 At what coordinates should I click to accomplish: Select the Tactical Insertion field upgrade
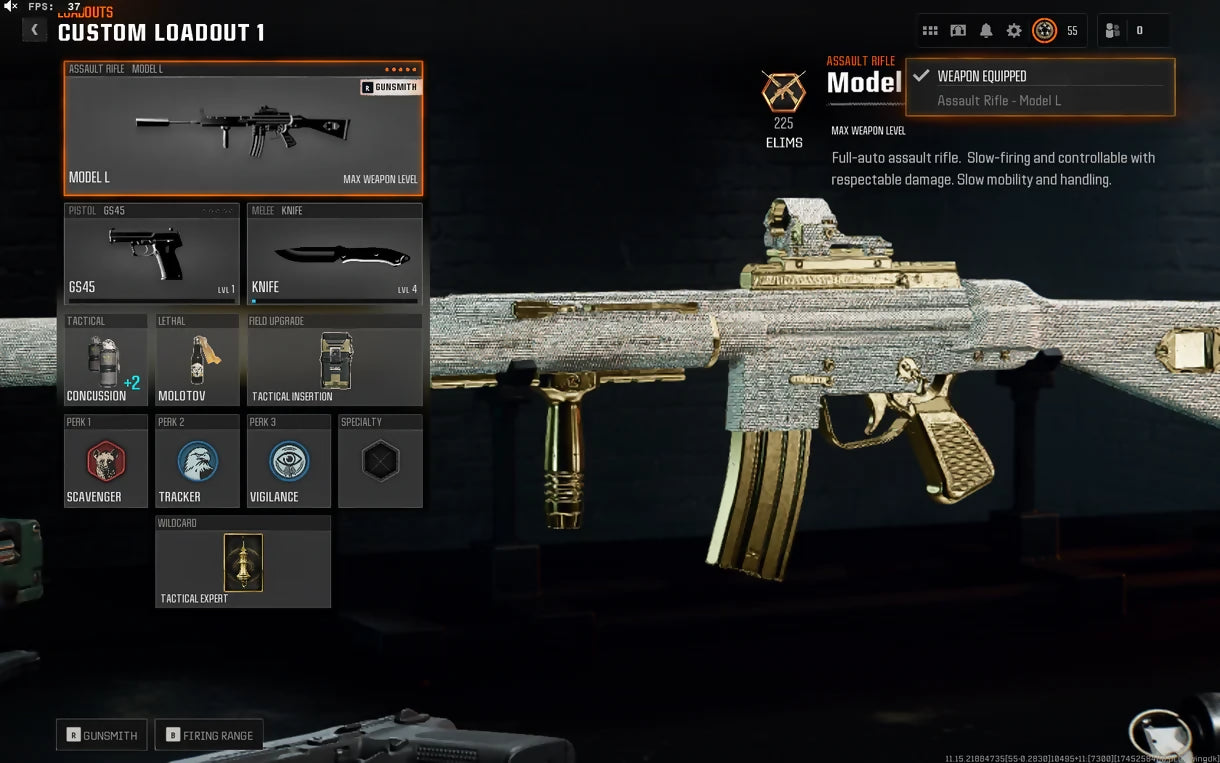(334, 362)
